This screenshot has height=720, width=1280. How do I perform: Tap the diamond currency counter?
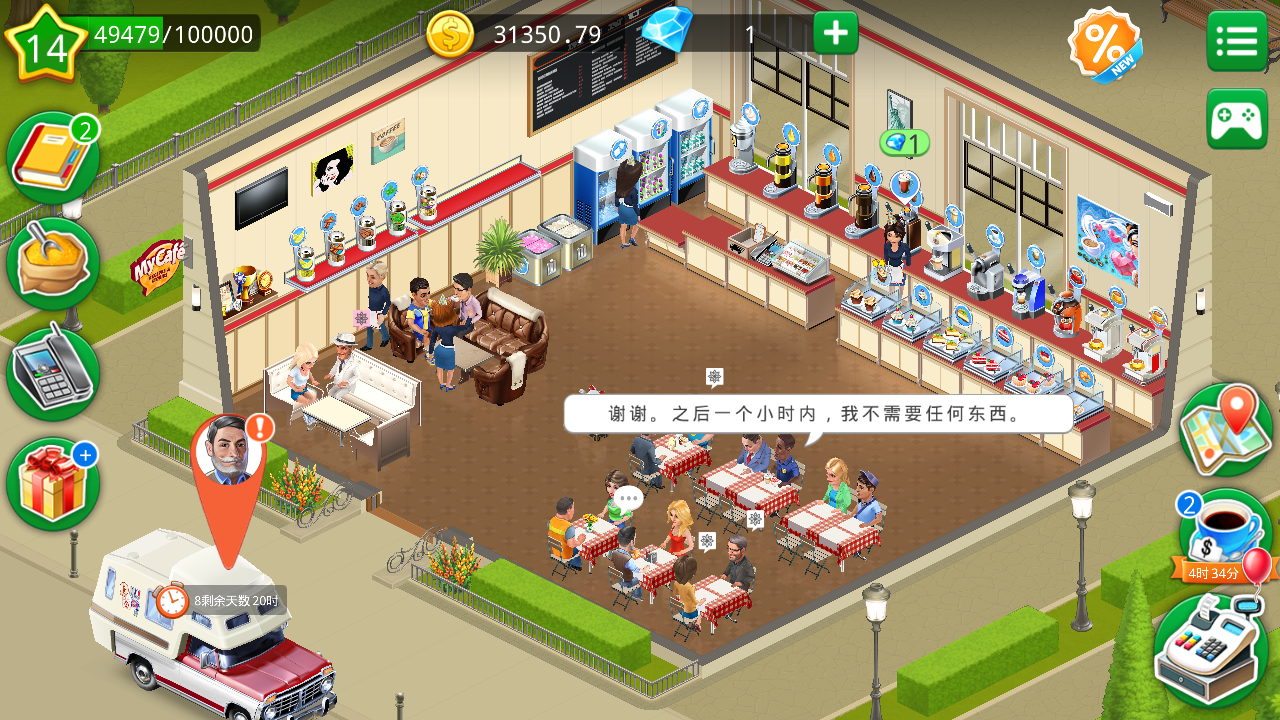[x=700, y=32]
